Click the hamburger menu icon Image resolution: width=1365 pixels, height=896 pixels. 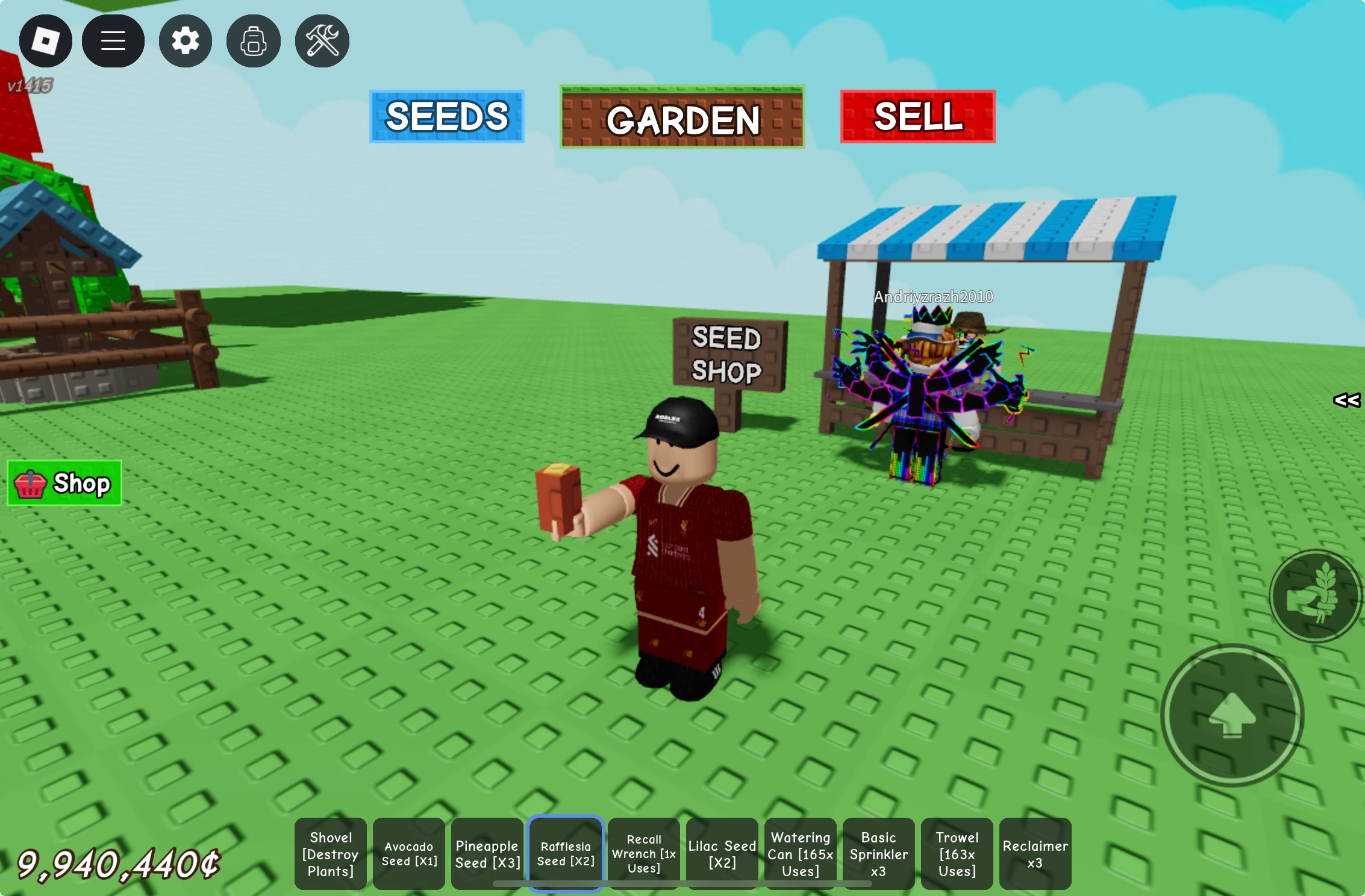(x=114, y=40)
